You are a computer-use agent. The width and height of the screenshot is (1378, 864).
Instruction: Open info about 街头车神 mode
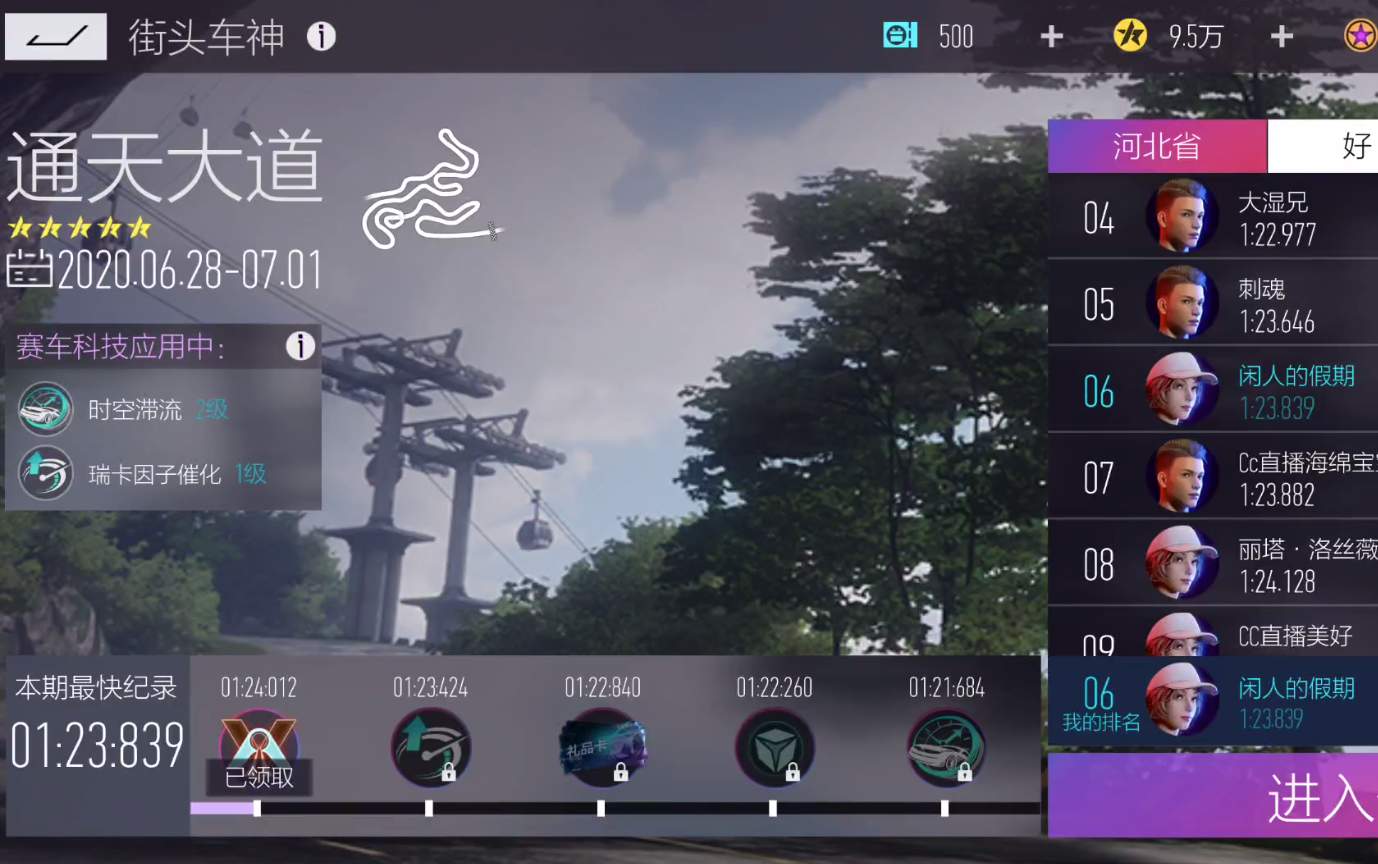coord(320,36)
